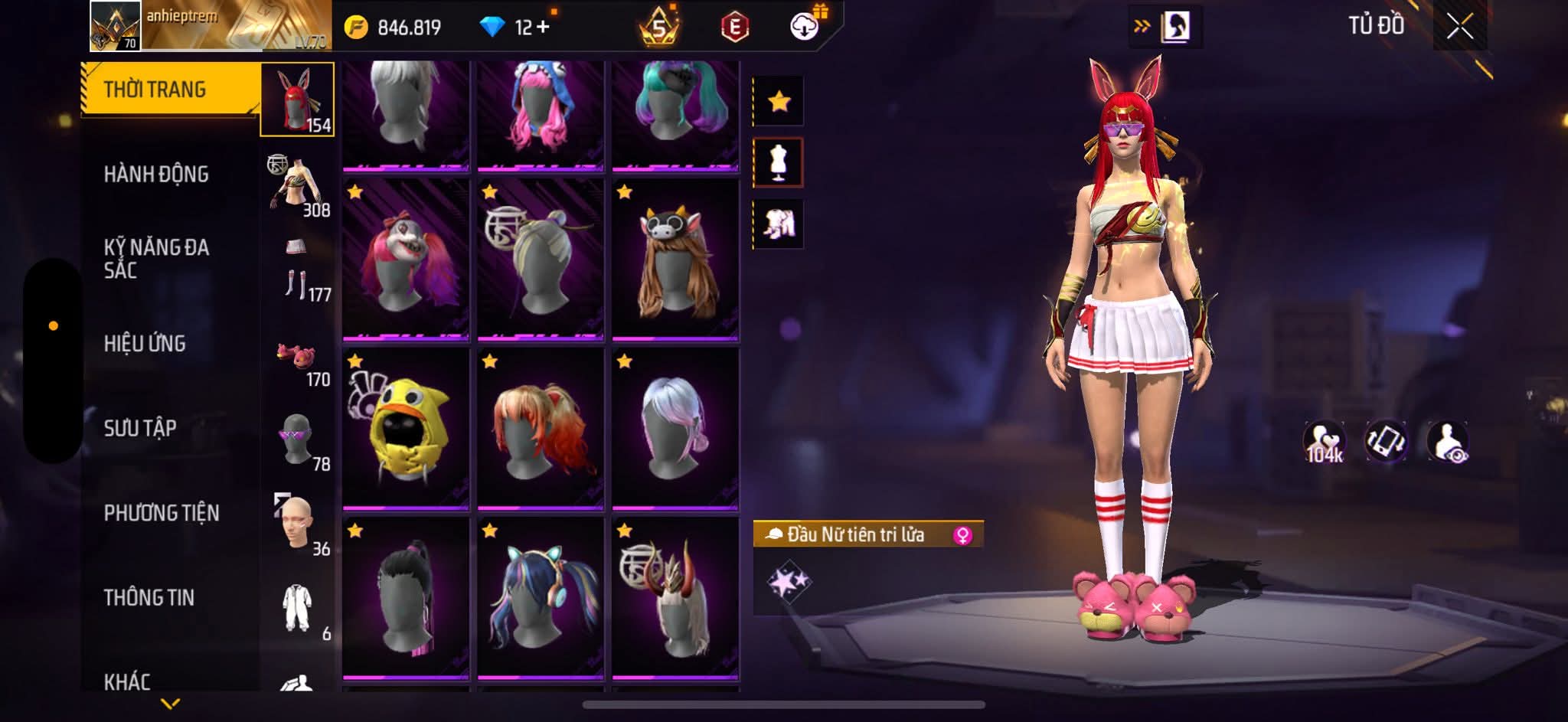Click the rotate phone view icon
1568x722 pixels.
tap(1386, 442)
